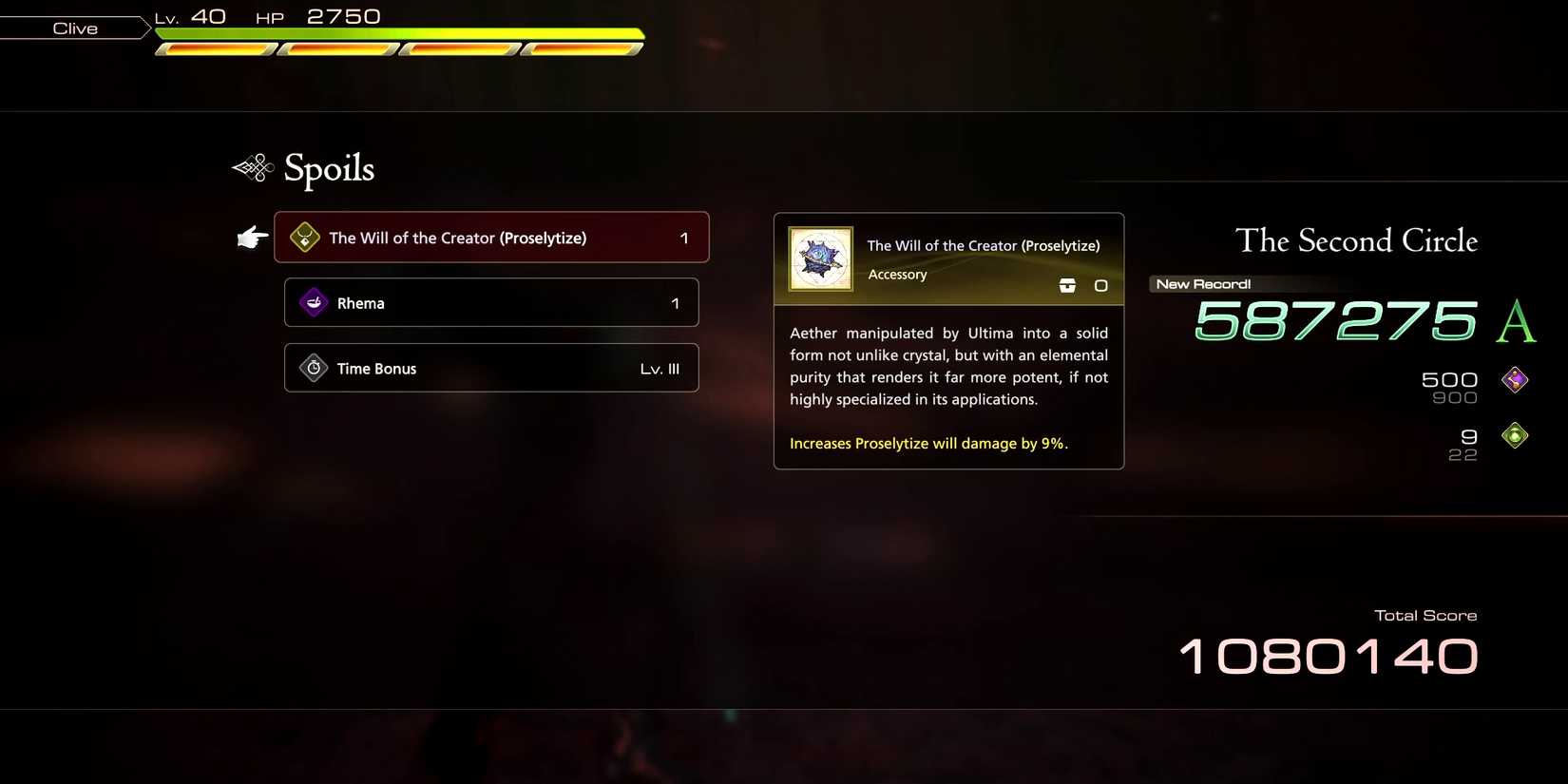Select The Second Circle stage title
The height and width of the screenshot is (784, 1568).
(x=1356, y=240)
